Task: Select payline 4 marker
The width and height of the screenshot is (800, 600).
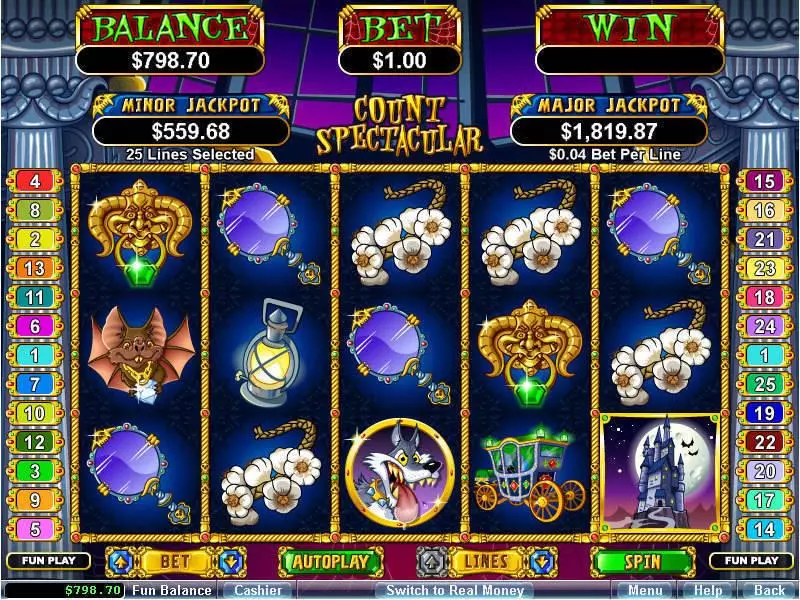Action: click(35, 181)
